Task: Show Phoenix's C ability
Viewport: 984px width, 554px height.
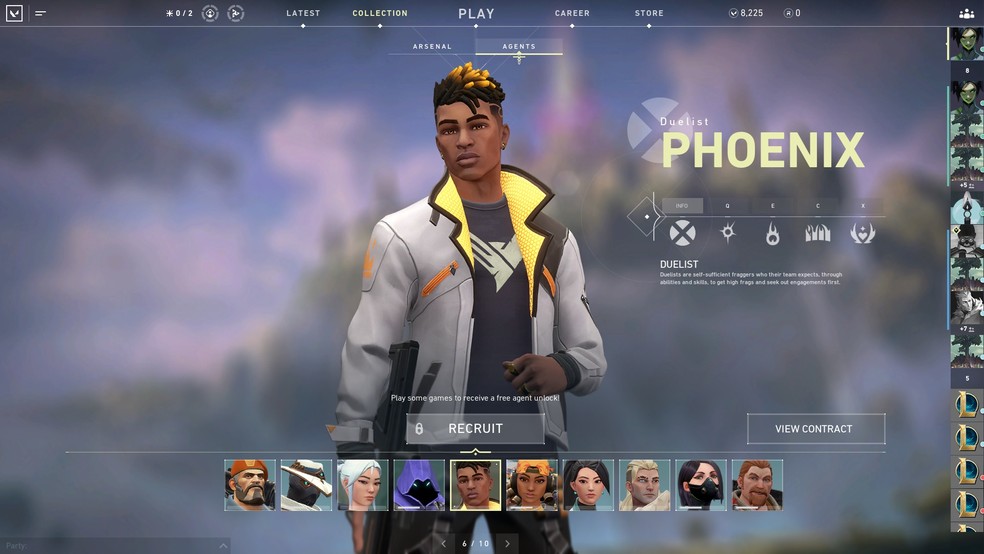Action: click(x=817, y=233)
